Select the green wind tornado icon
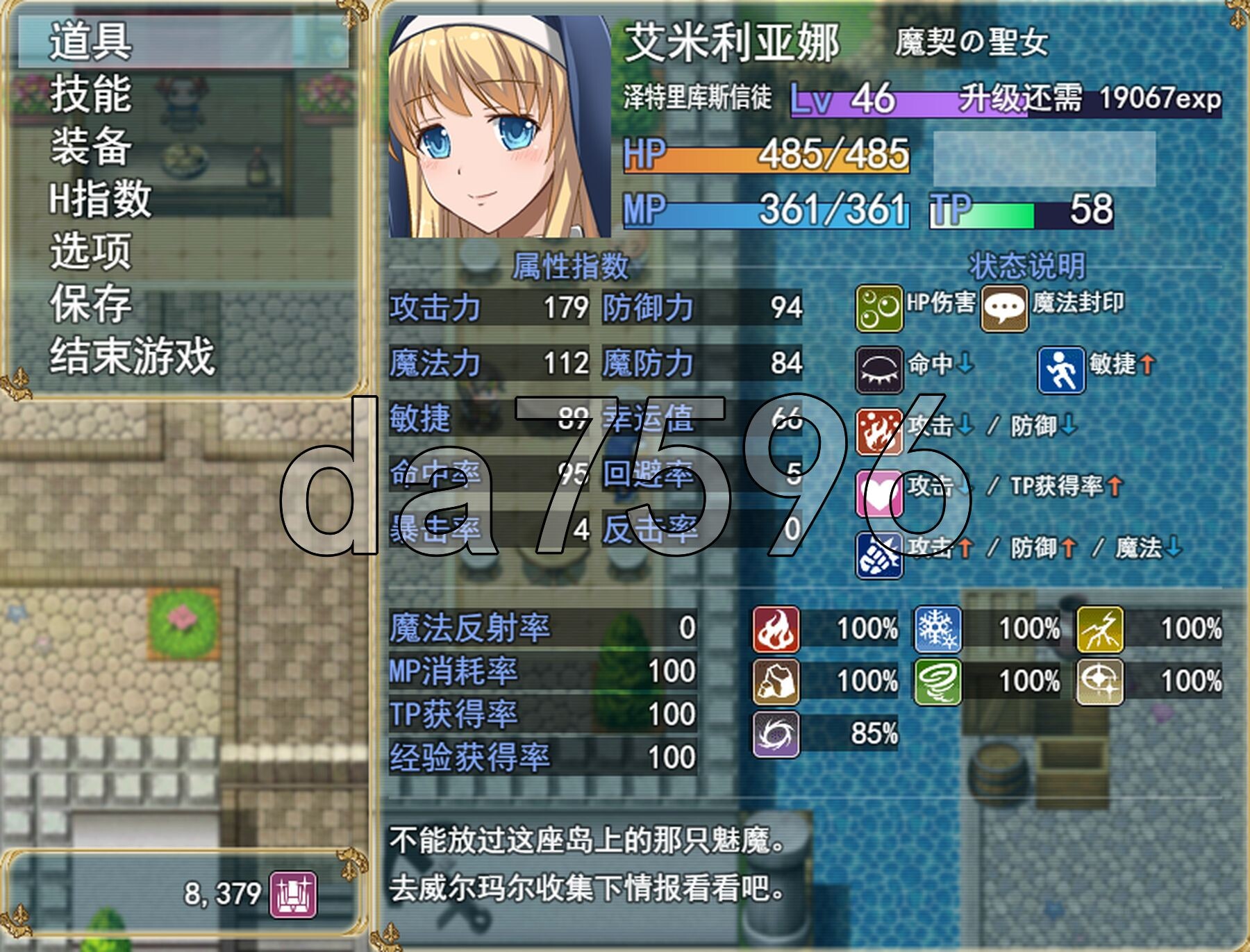 point(937,681)
